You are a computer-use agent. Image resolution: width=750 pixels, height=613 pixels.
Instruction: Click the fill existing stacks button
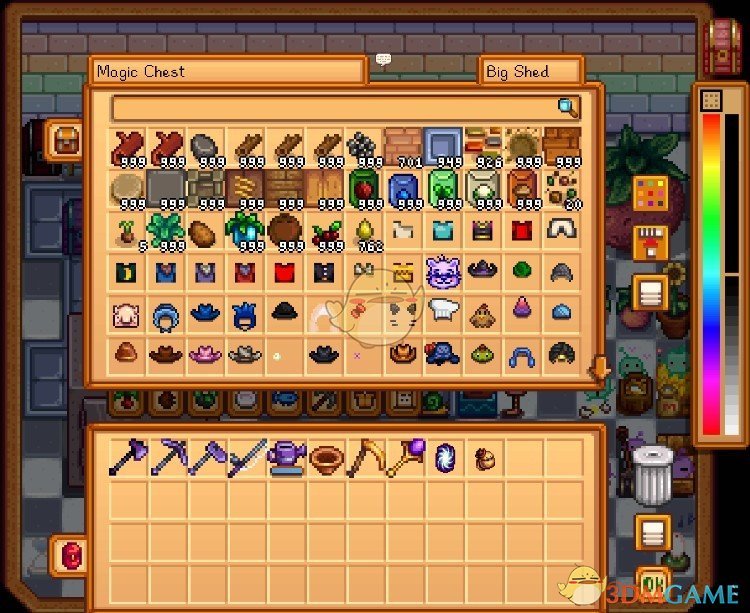(651, 243)
